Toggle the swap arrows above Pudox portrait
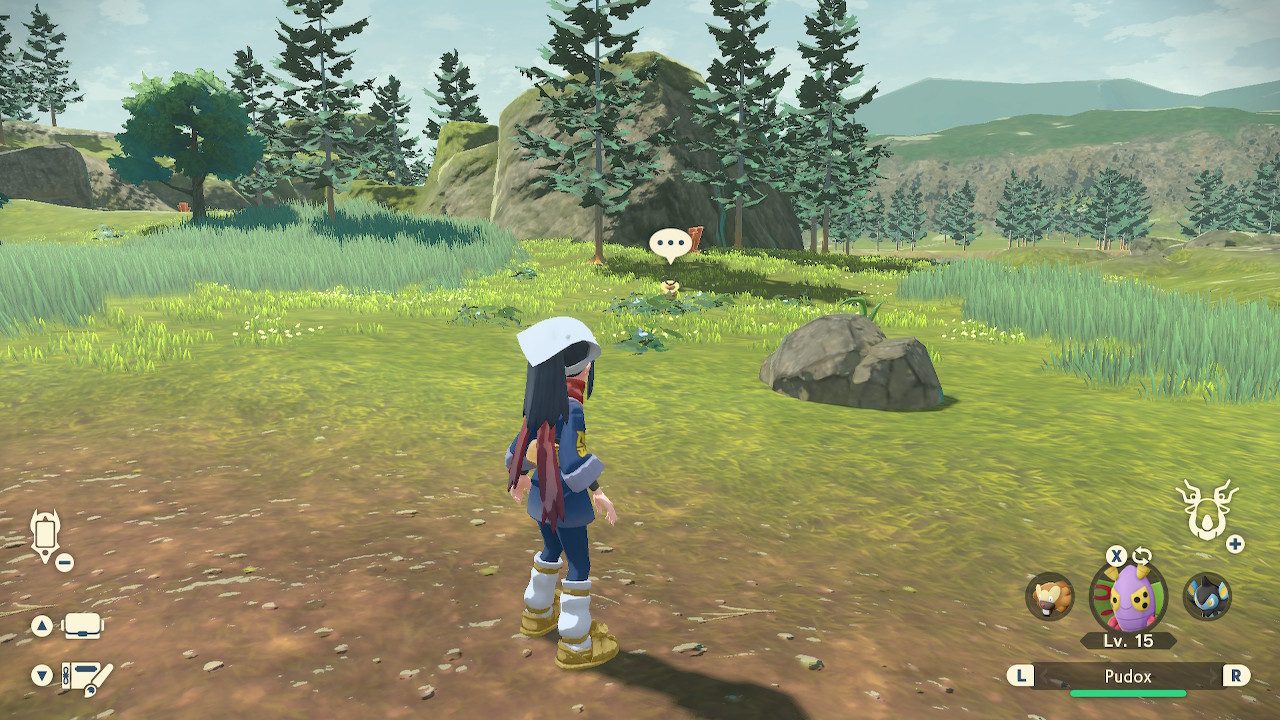 click(1142, 556)
